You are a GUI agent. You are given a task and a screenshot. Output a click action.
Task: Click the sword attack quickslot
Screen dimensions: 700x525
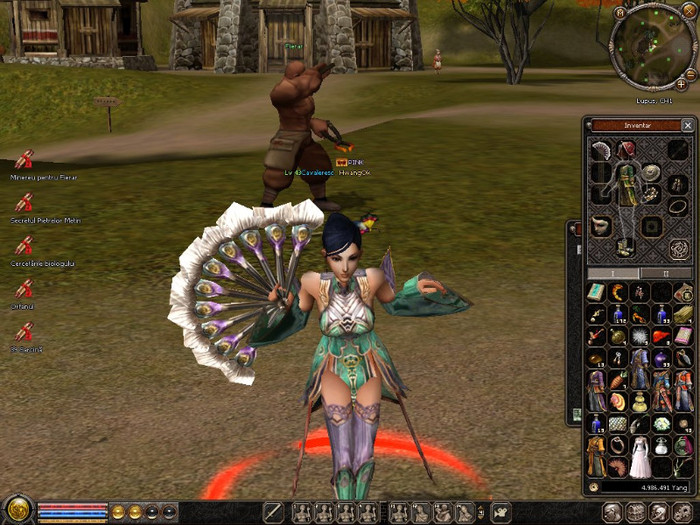point(273,513)
